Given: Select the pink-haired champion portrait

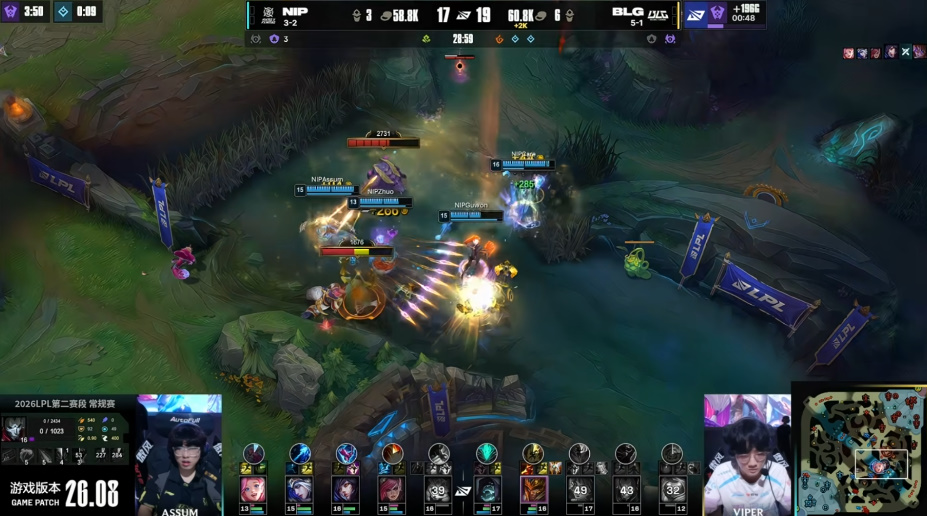Looking at the screenshot, I should click(253, 489).
